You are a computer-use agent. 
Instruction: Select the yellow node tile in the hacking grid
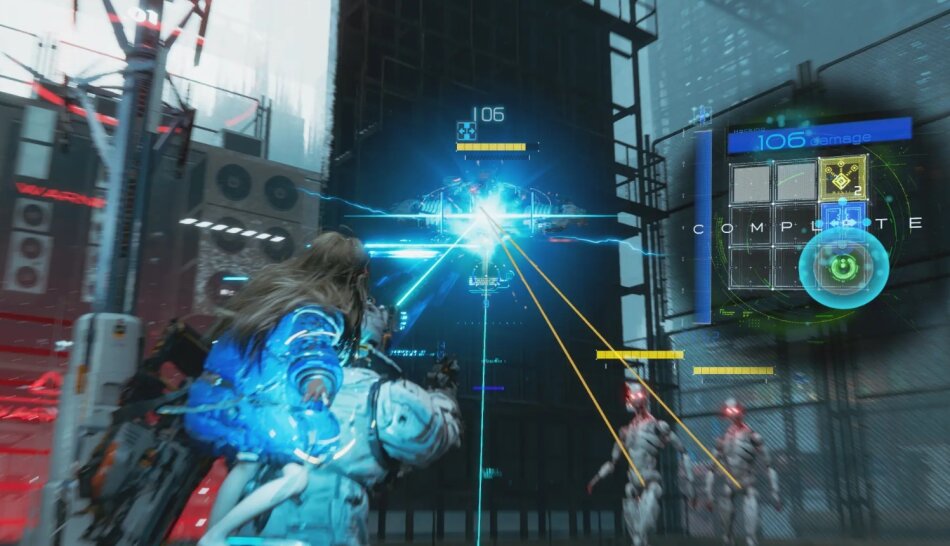[842, 180]
